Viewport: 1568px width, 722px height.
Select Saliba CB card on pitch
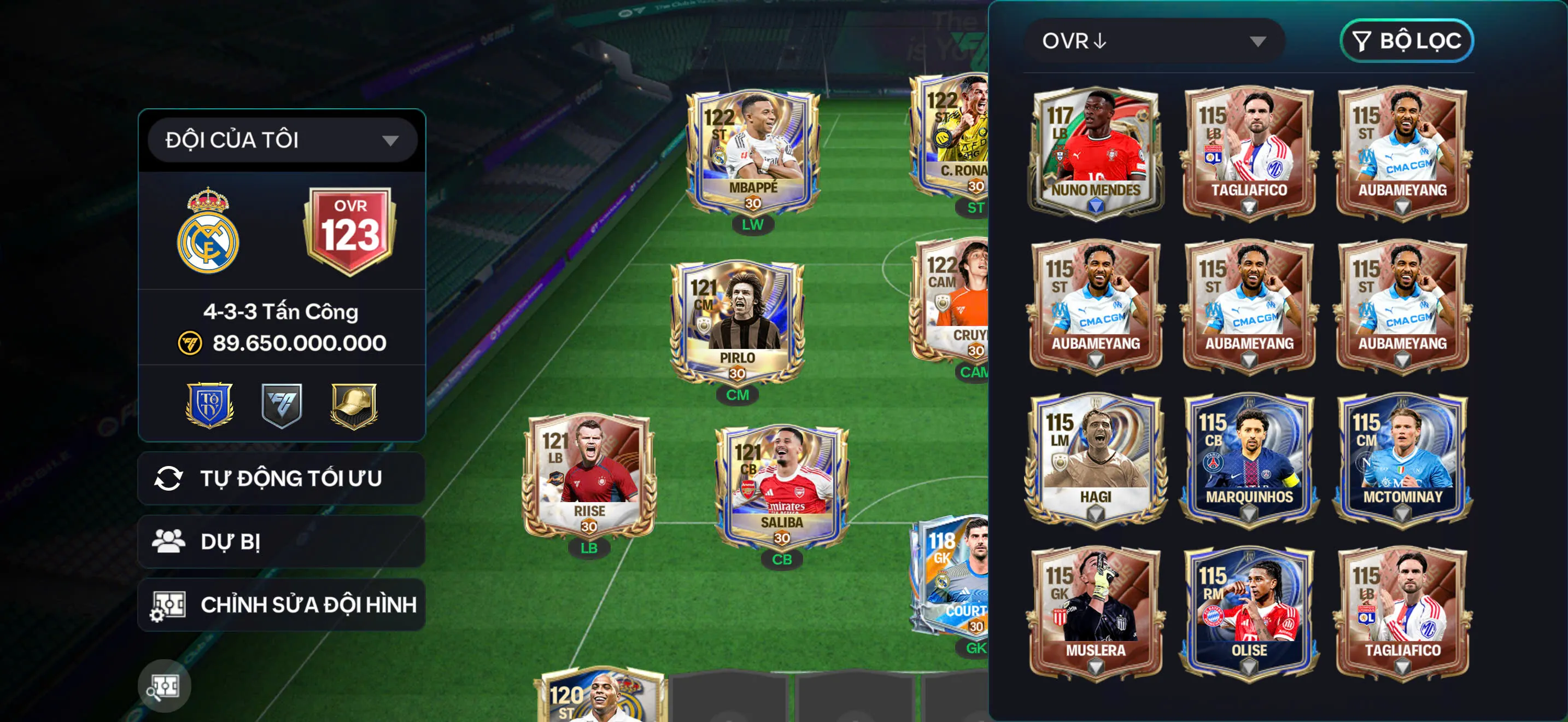(x=782, y=487)
